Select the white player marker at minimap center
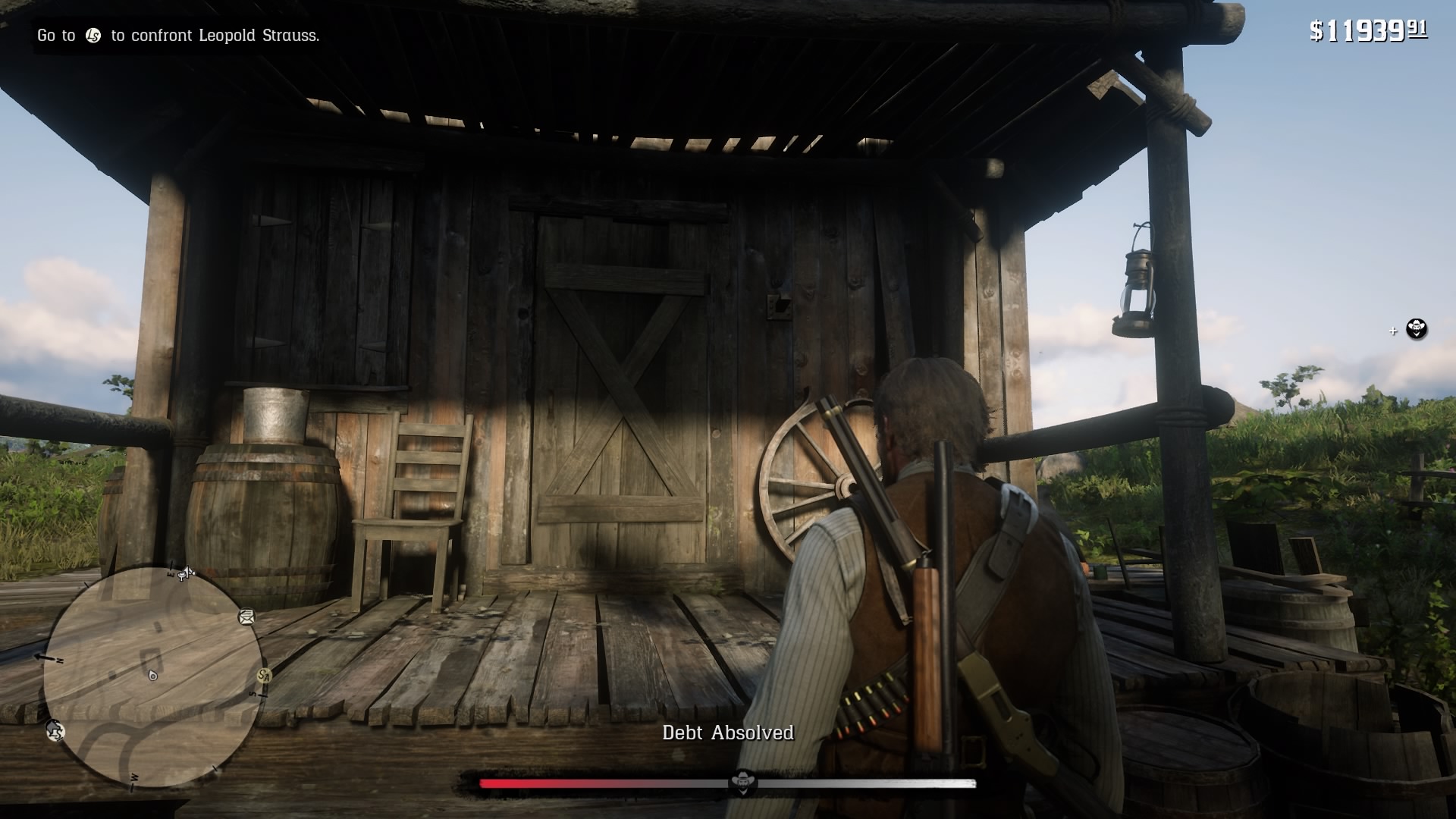 pyautogui.click(x=152, y=676)
